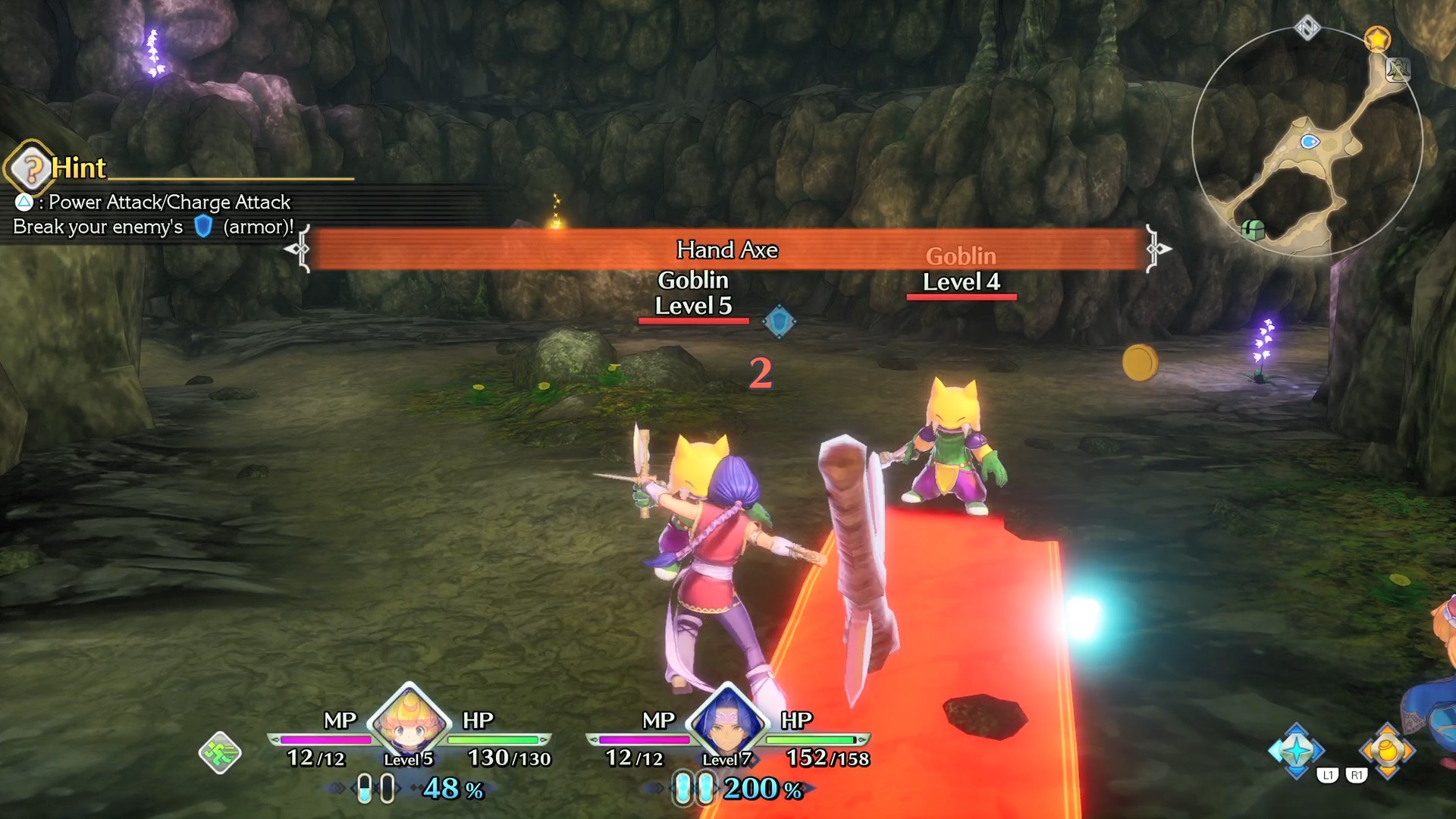The width and height of the screenshot is (1456, 819).
Task: Open the blue star ring shortcut
Action: [x=1296, y=750]
